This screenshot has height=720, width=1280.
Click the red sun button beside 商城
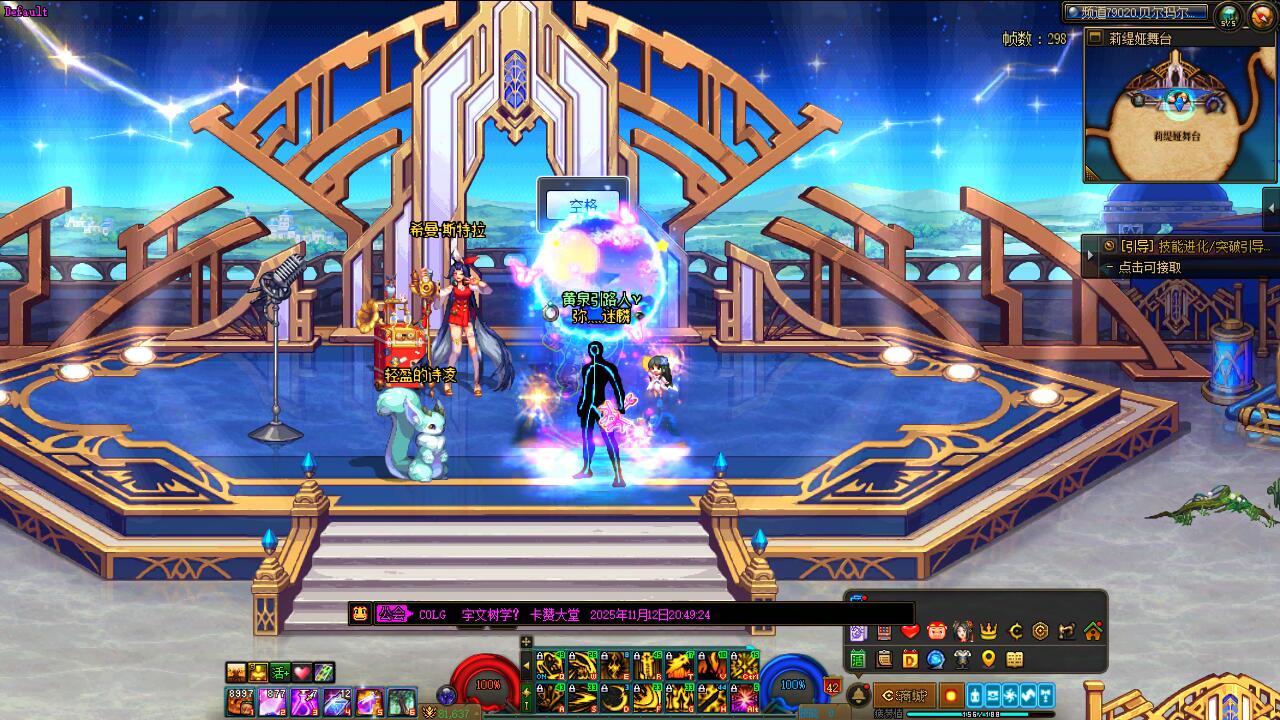(950, 695)
